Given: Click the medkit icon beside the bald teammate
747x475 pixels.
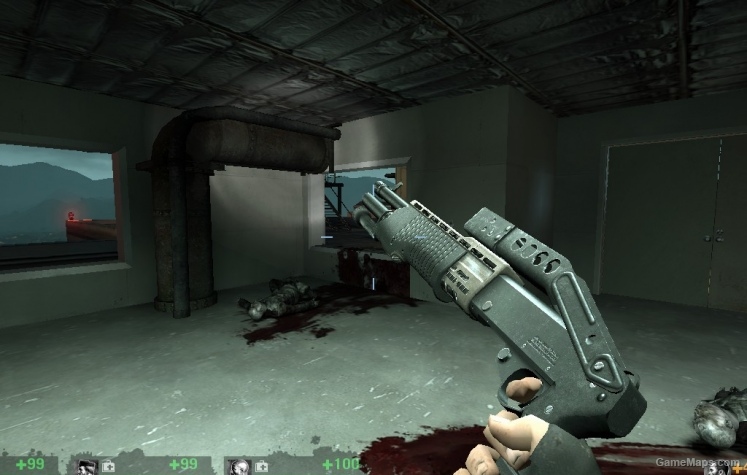Looking at the screenshot, I should (260, 467).
